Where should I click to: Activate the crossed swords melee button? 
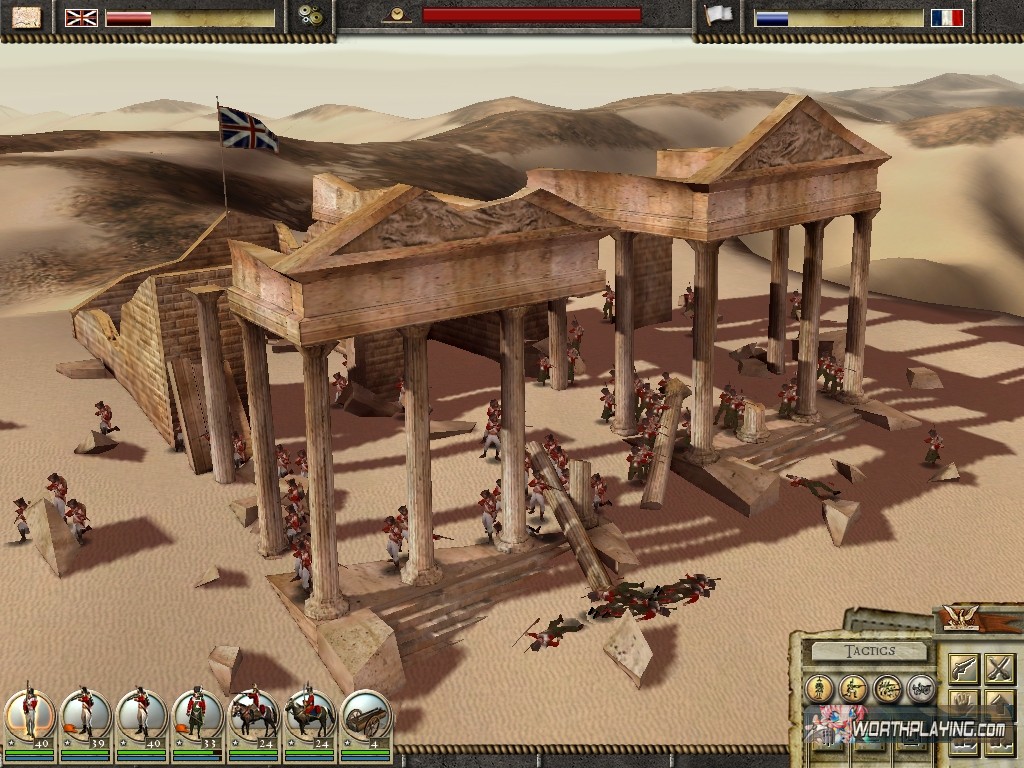tap(999, 668)
